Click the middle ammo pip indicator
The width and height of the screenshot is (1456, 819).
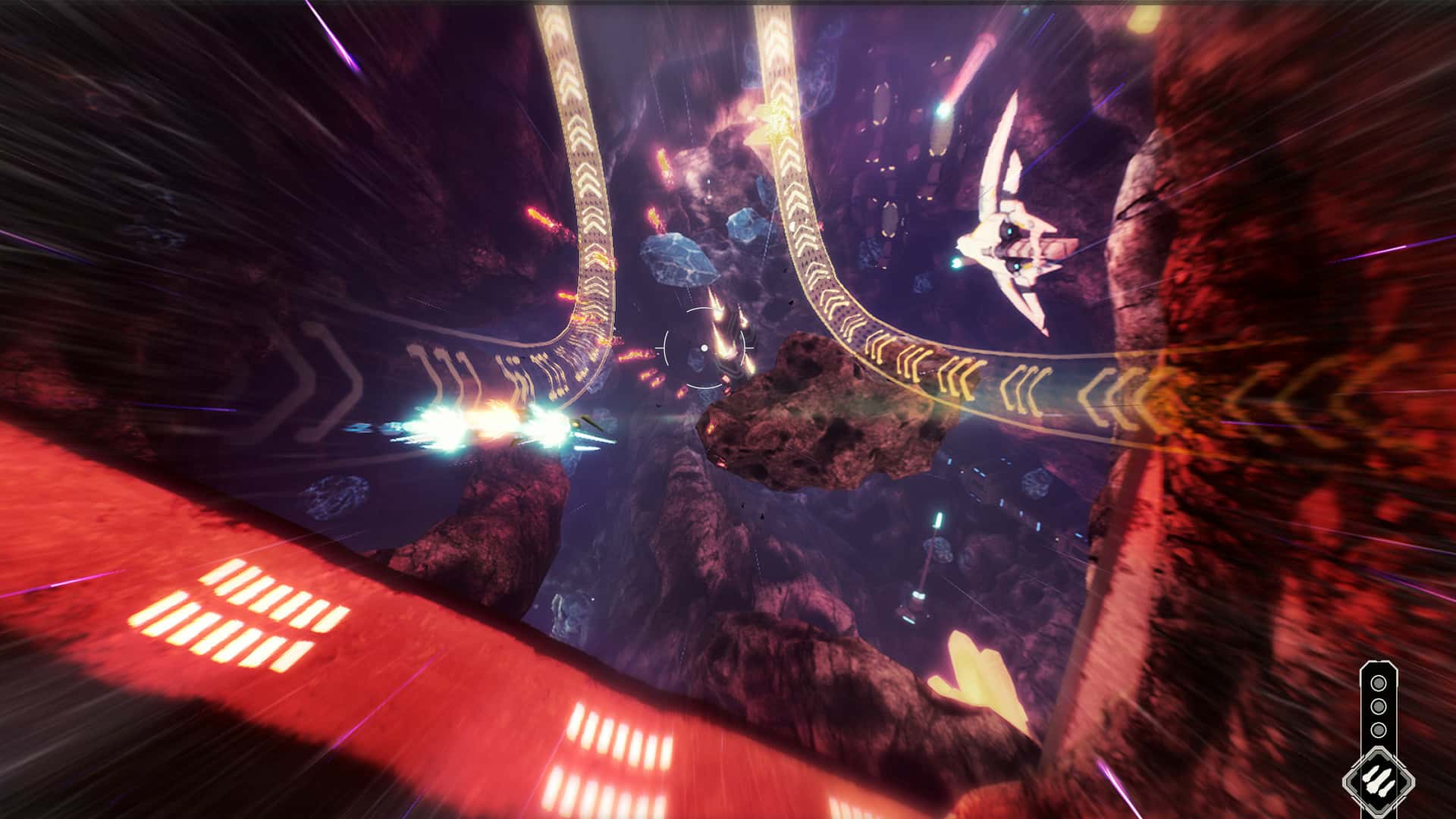1379,705
